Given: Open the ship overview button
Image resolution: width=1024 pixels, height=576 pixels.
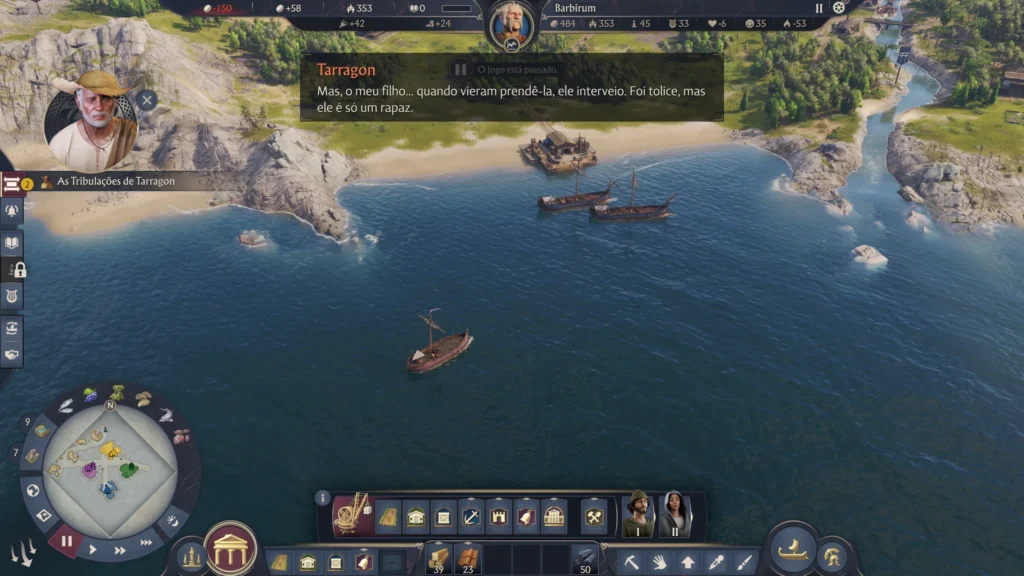Looking at the screenshot, I should [794, 549].
